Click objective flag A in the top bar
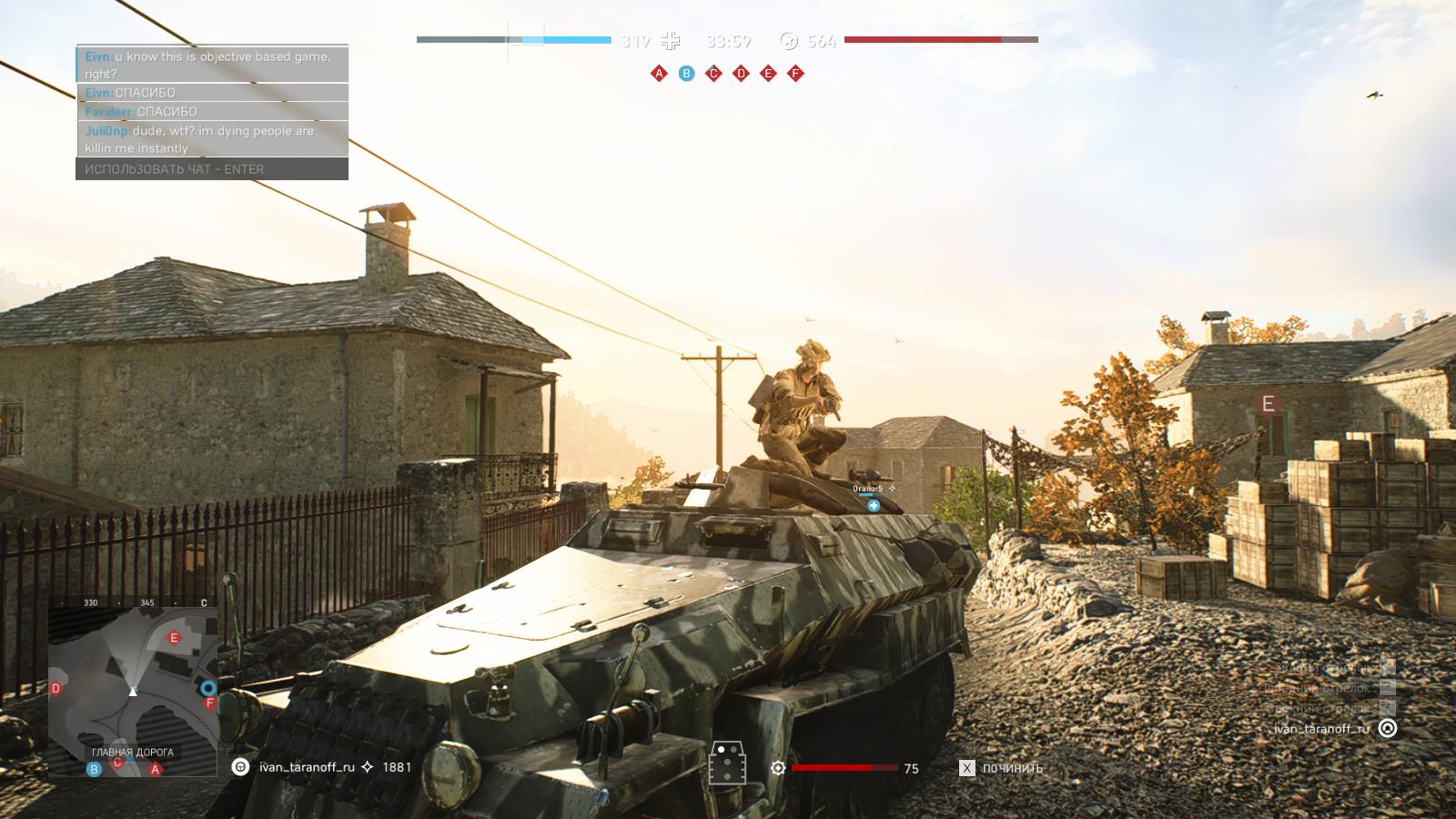Viewport: 1456px width, 819px height. click(660, 74)
